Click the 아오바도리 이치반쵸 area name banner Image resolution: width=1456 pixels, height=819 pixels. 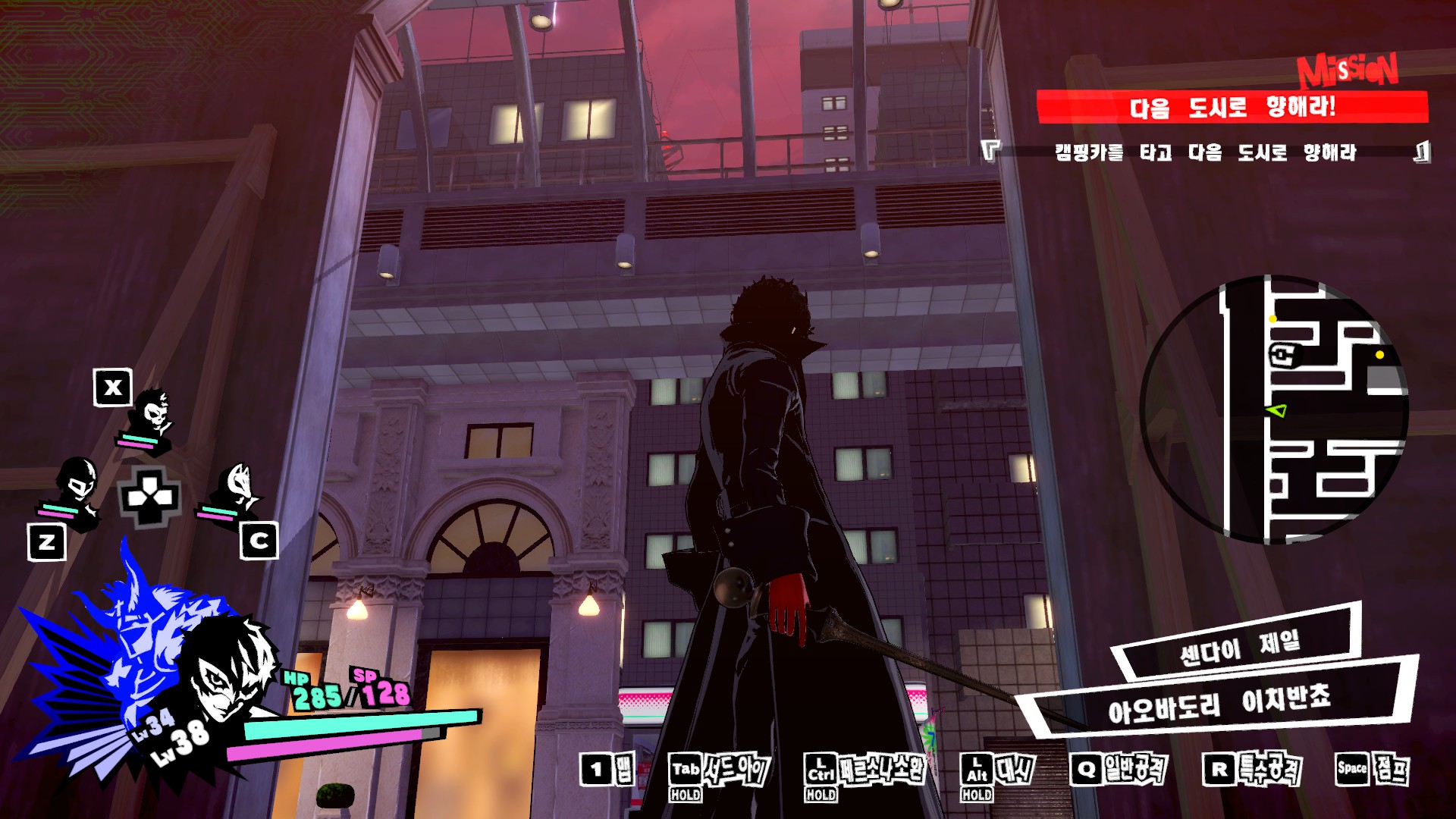click(x=1218, y=703)
